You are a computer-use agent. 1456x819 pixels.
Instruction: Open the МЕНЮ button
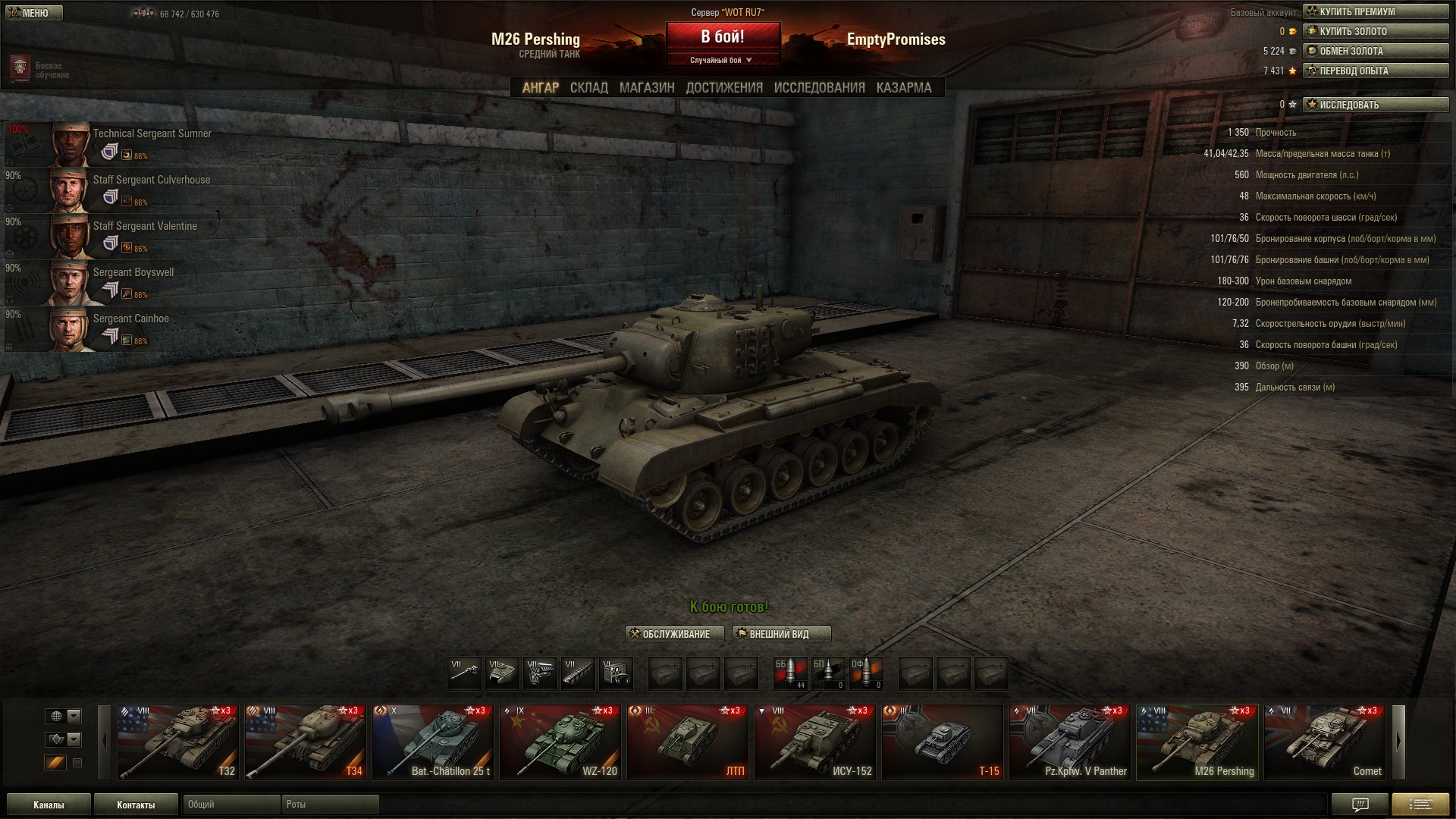pos(34,13)
